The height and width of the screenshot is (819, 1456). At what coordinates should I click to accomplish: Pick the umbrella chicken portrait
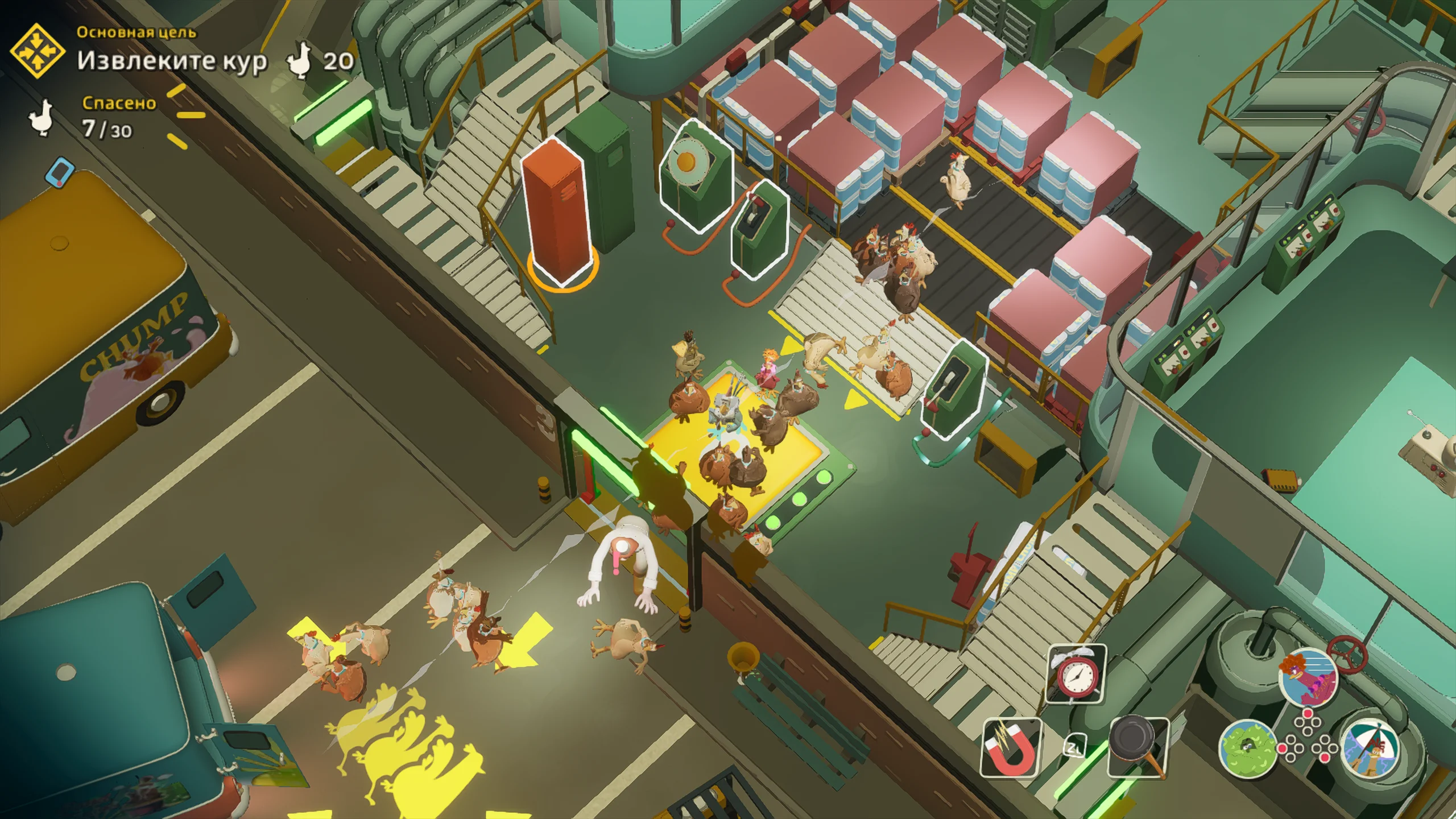coord(1371,748)
